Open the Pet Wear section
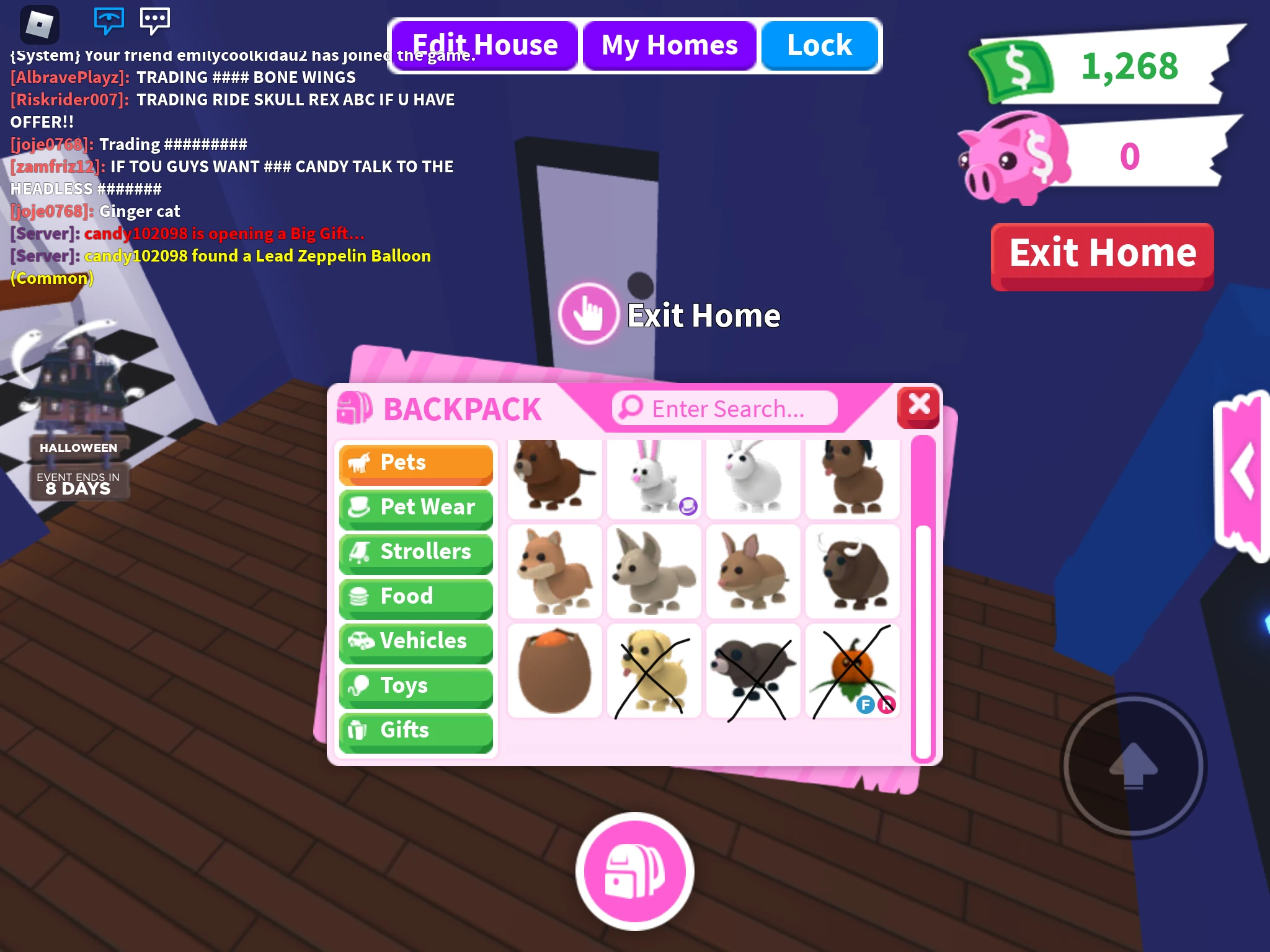 coord(415,507)
